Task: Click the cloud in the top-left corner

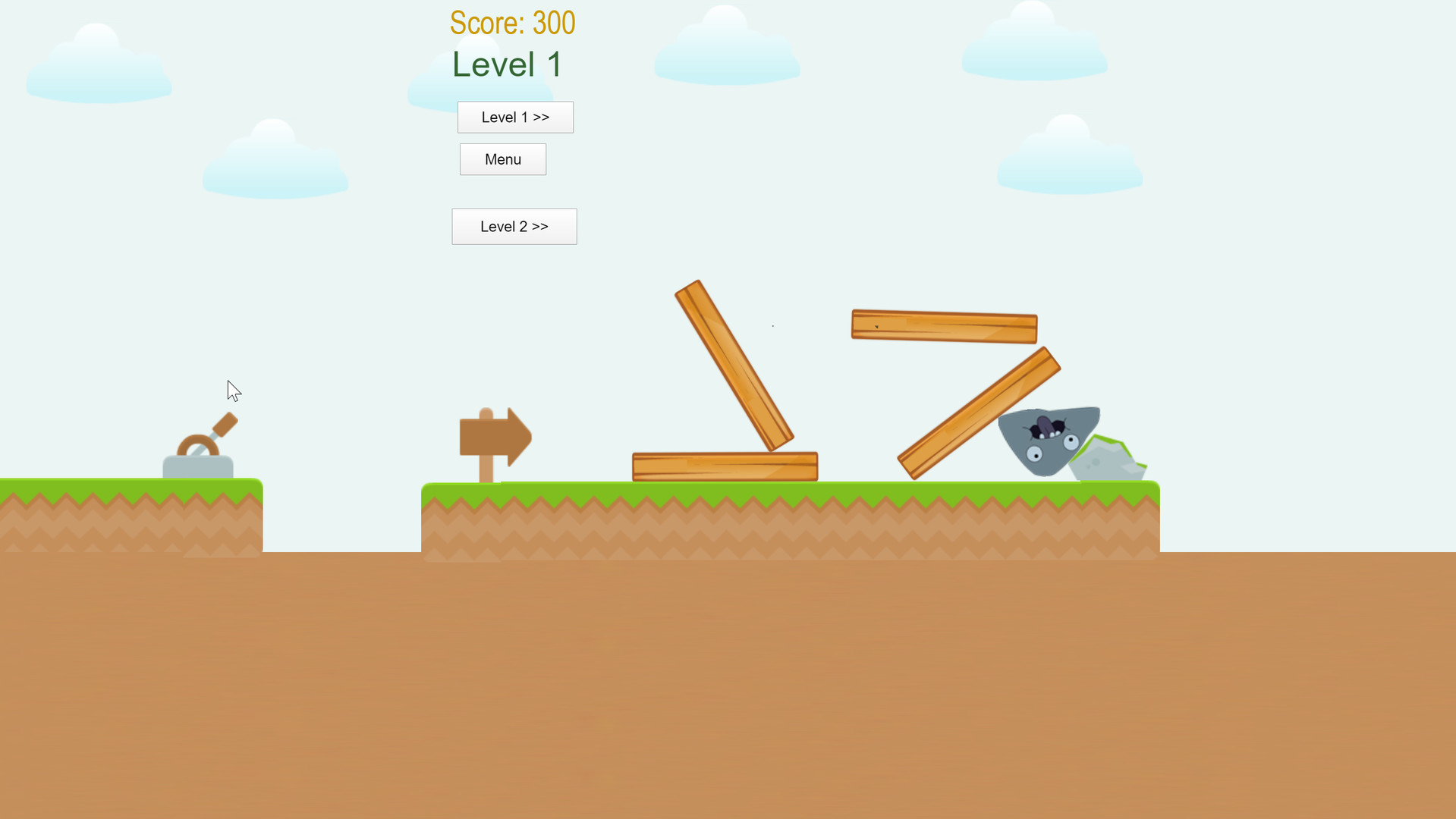Action: [x=97, y=61]
